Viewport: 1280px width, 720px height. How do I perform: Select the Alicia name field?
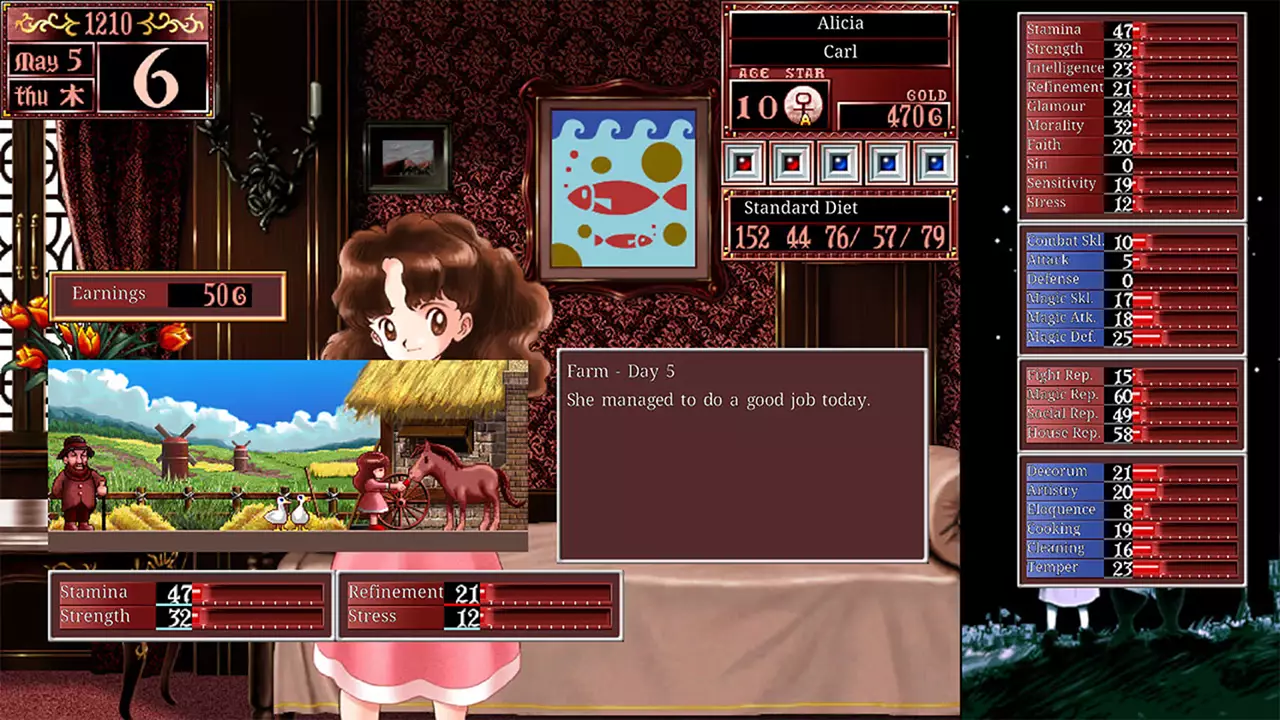pyautogui.click(x=840, y=23)
